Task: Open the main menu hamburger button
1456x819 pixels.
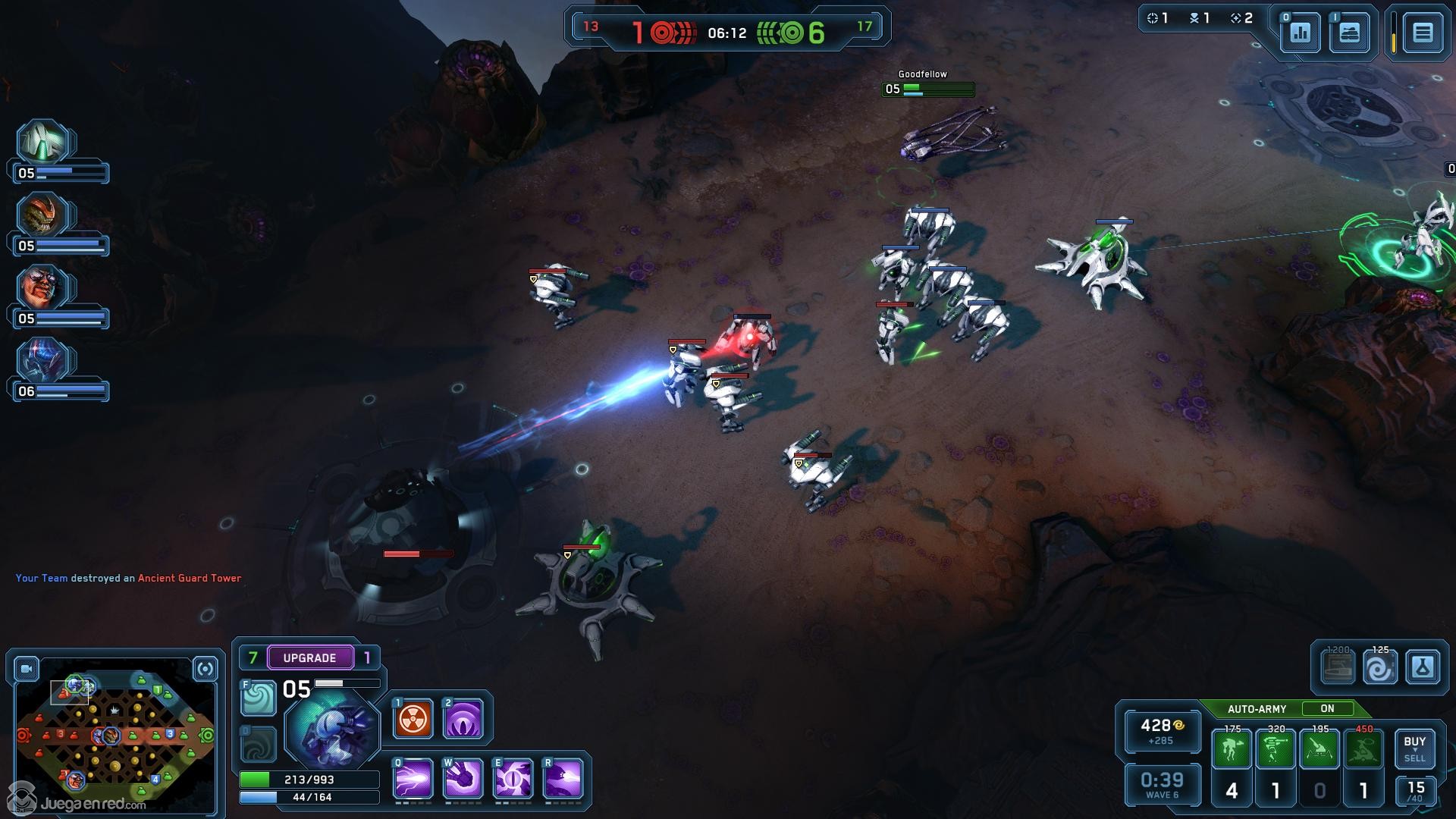Action: [1422, 33]
